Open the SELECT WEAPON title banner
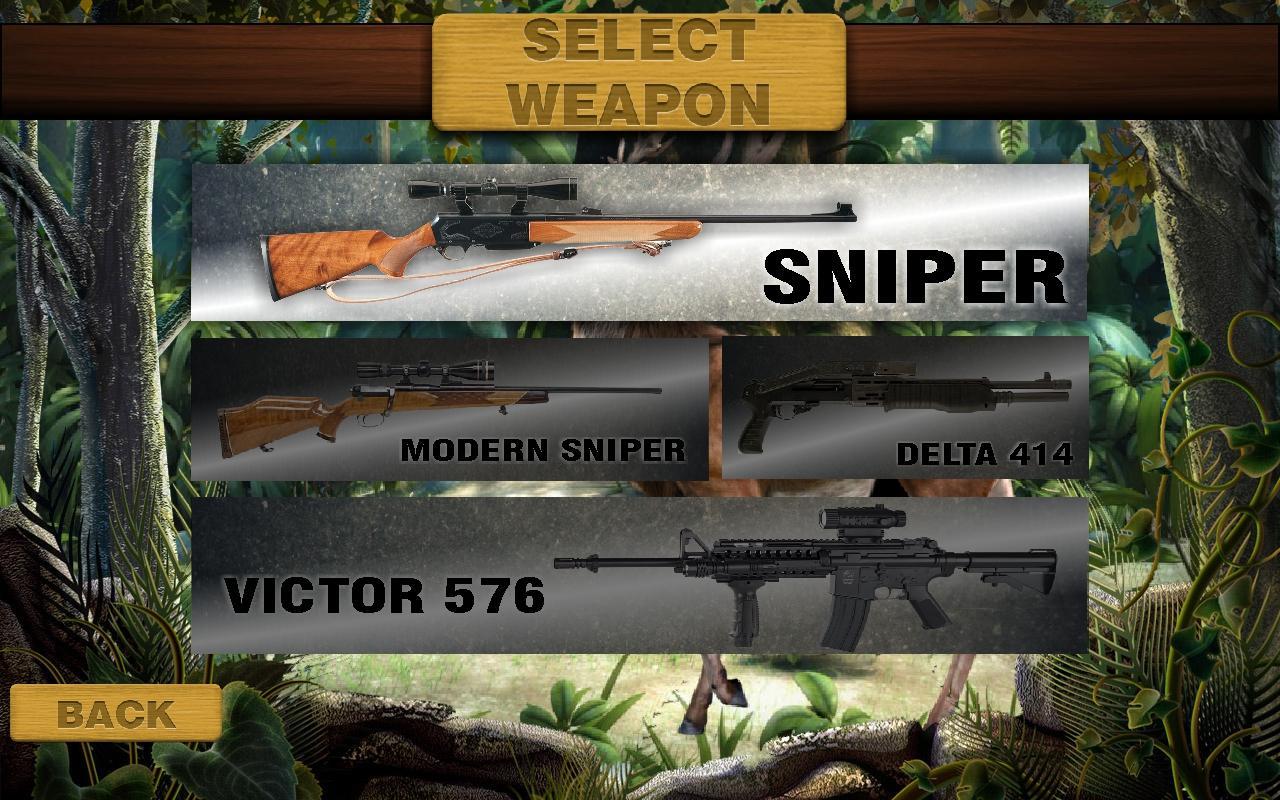 click(x=640, y=70)
